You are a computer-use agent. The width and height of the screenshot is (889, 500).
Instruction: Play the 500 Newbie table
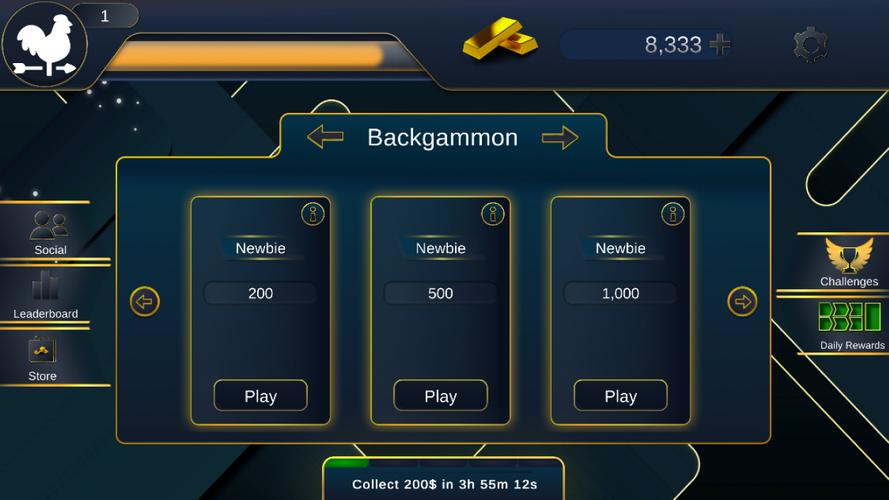440,396
